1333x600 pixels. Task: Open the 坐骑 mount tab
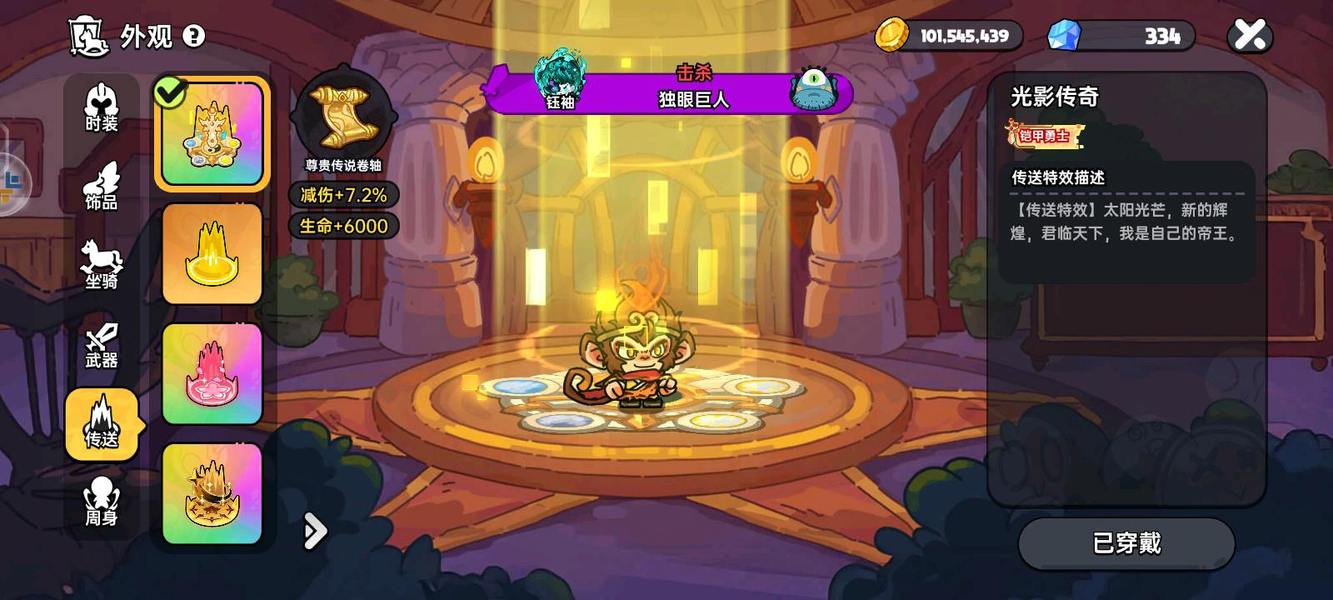tap(102, 265)
